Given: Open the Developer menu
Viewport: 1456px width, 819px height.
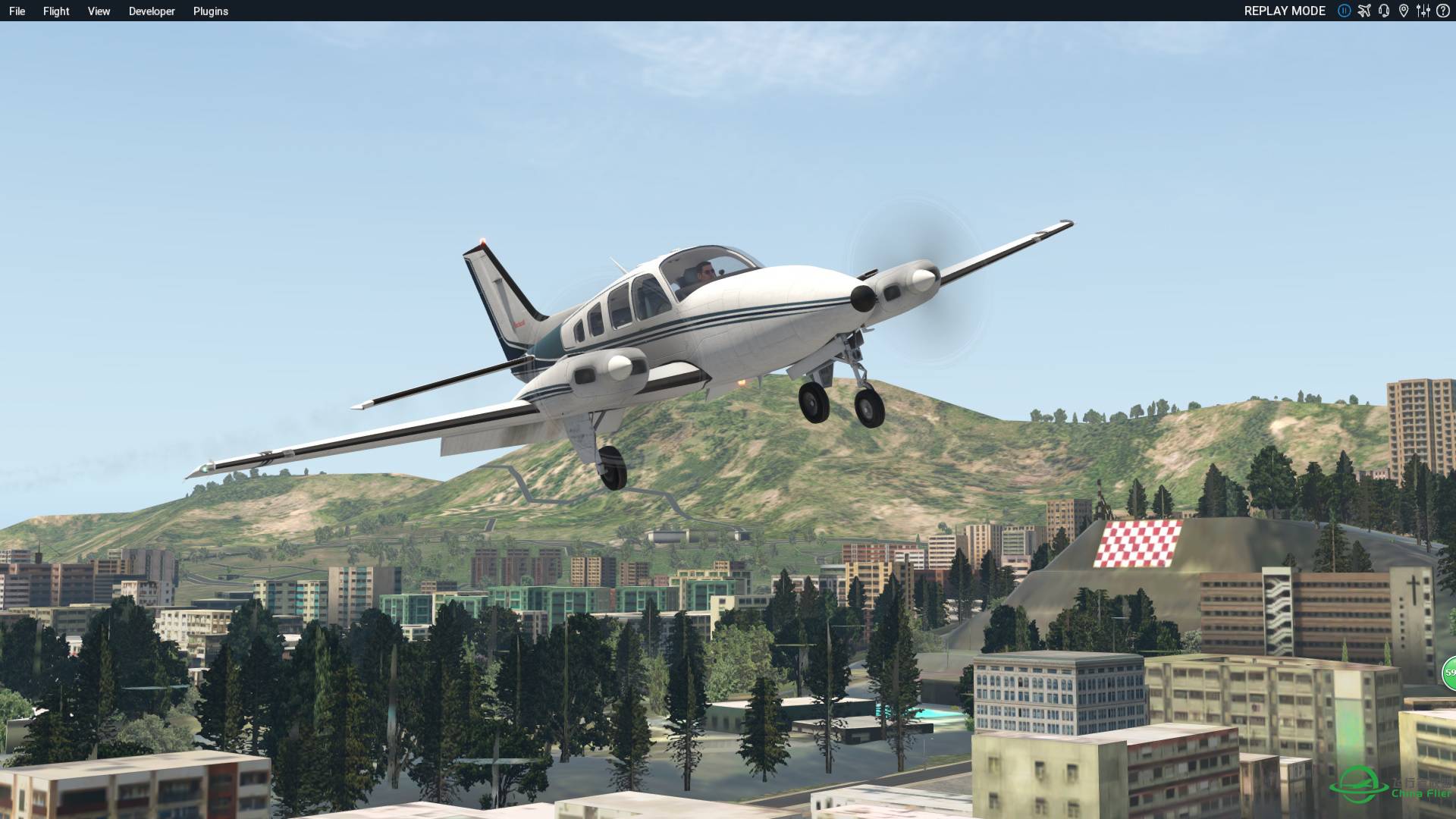Looking at the screenshot, I should (x=151, y=11).
